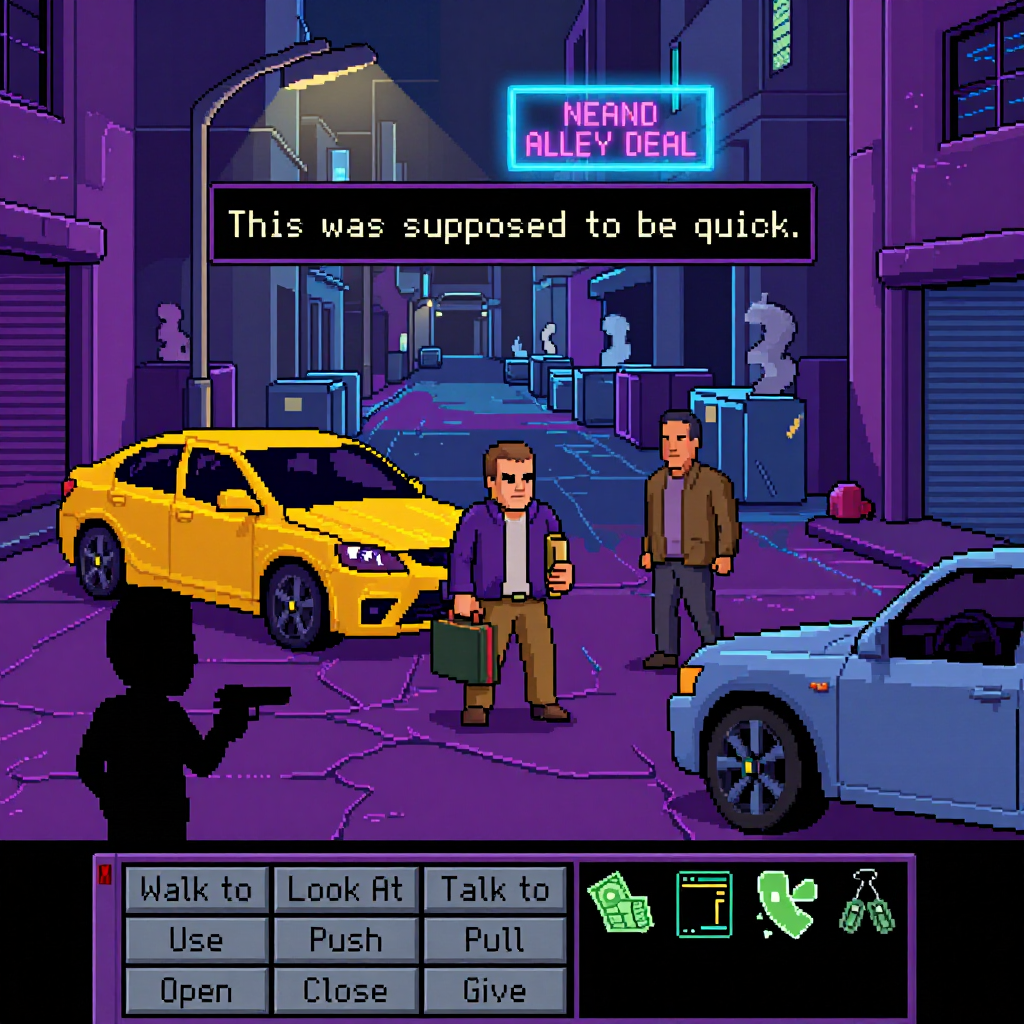The image size is (1024, 1024).
Task: Select the cash bills inventory item
Action: pos(620,901)
